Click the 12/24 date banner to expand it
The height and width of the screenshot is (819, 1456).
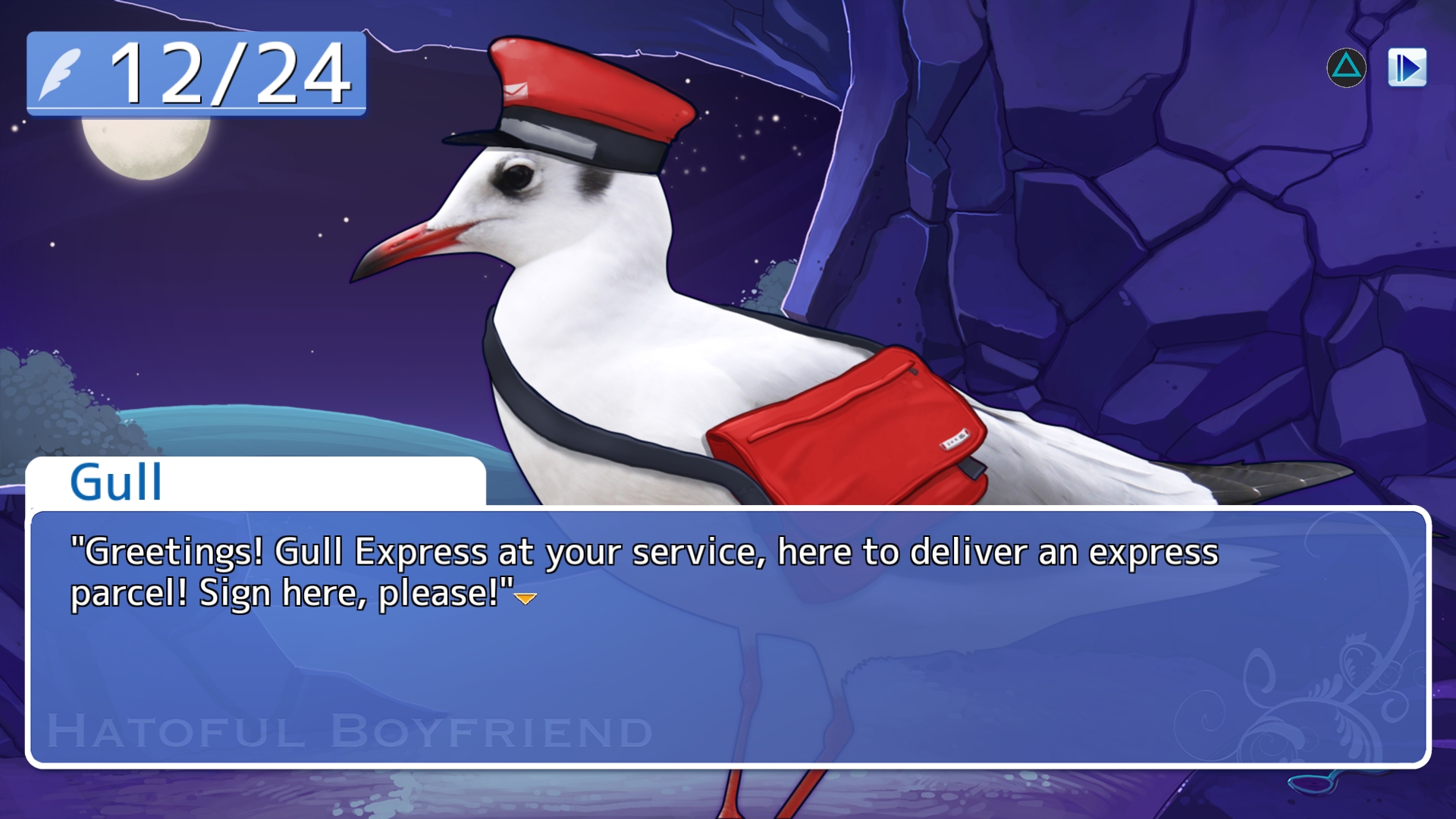pos(193,72)
